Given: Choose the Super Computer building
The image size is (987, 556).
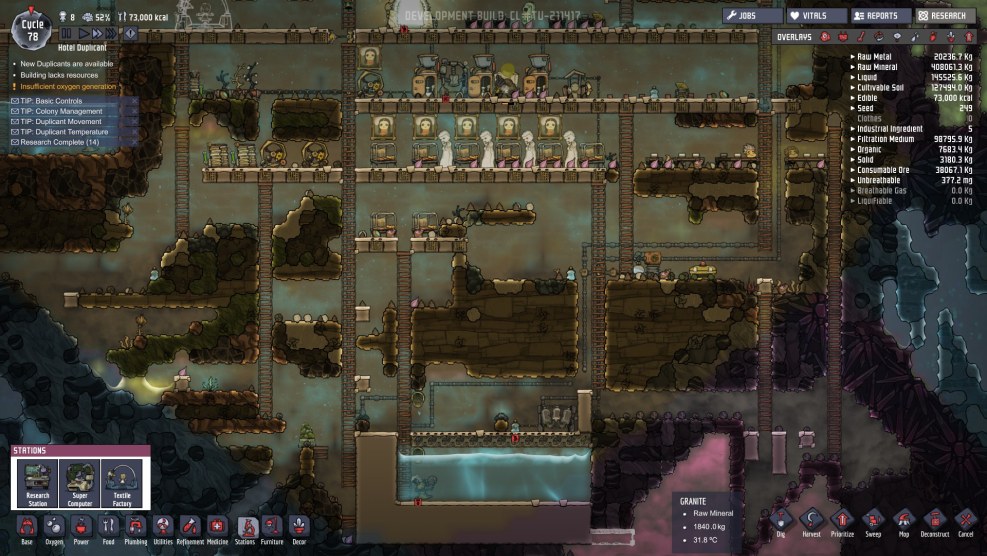Looking at the screenshot, I should point(79,481).
